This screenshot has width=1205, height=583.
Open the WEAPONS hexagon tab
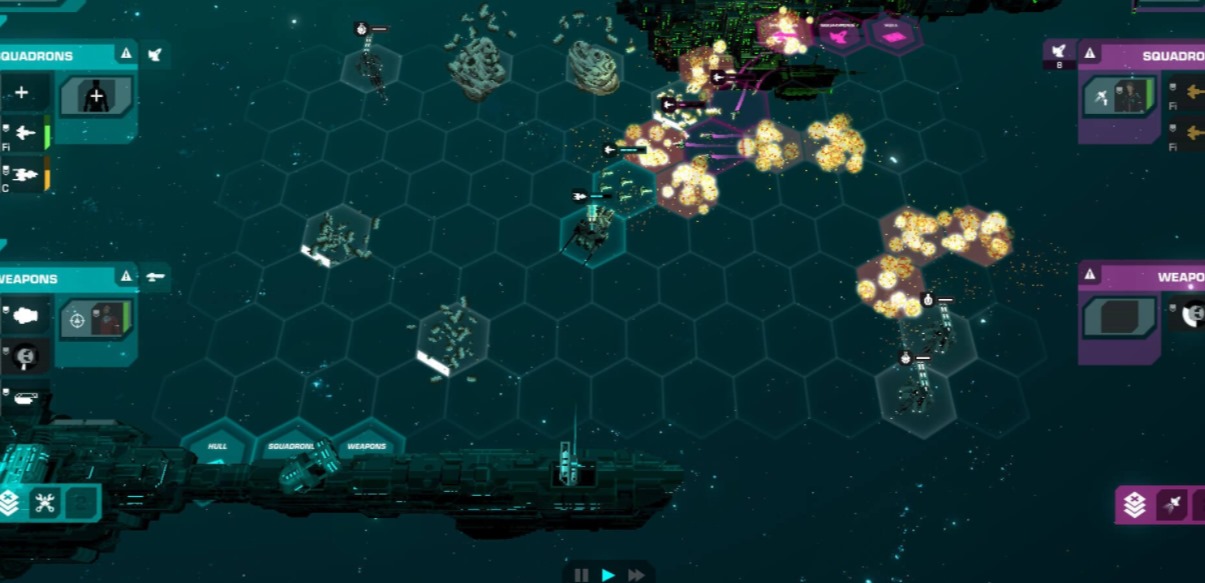[x=366, y=445]
